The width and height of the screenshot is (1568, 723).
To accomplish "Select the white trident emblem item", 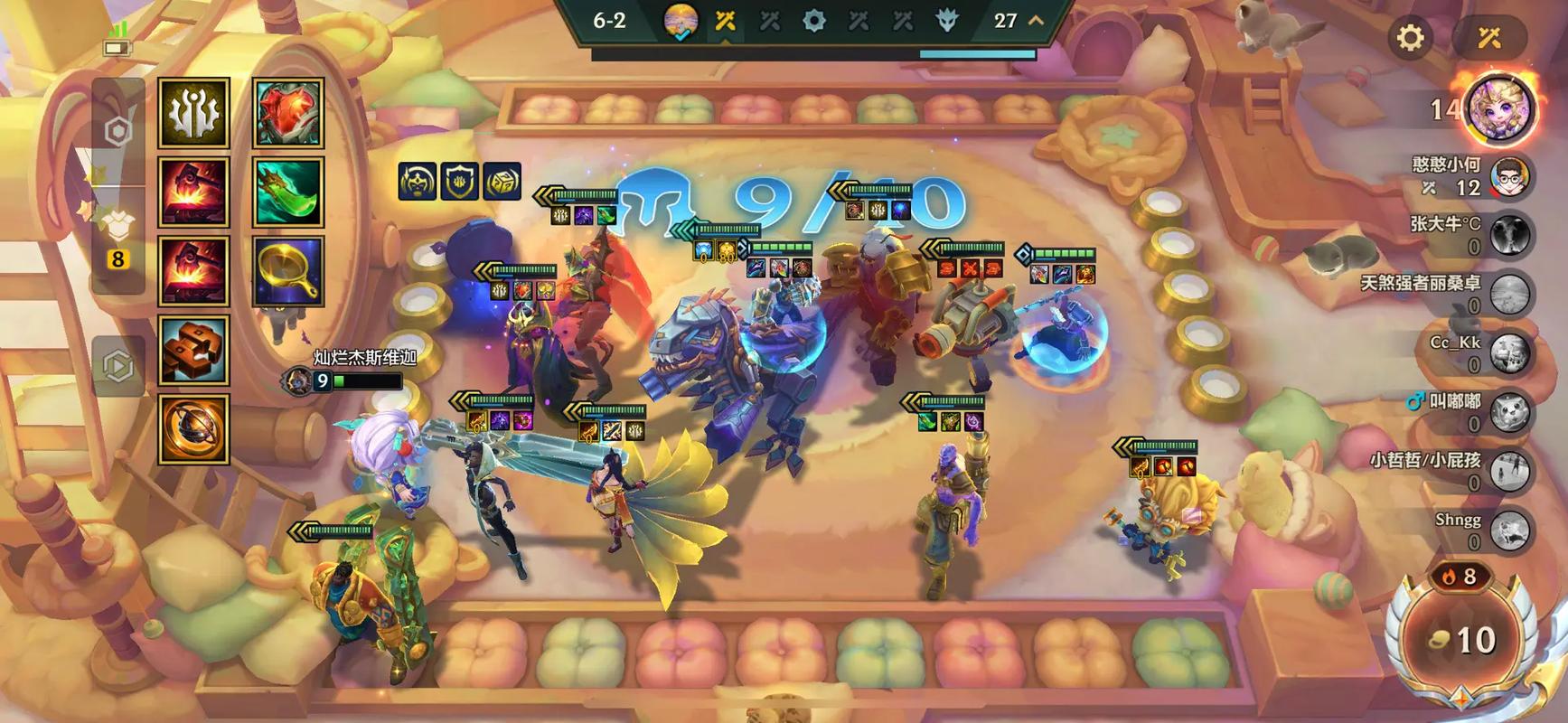I will click(x=193, y=113).
